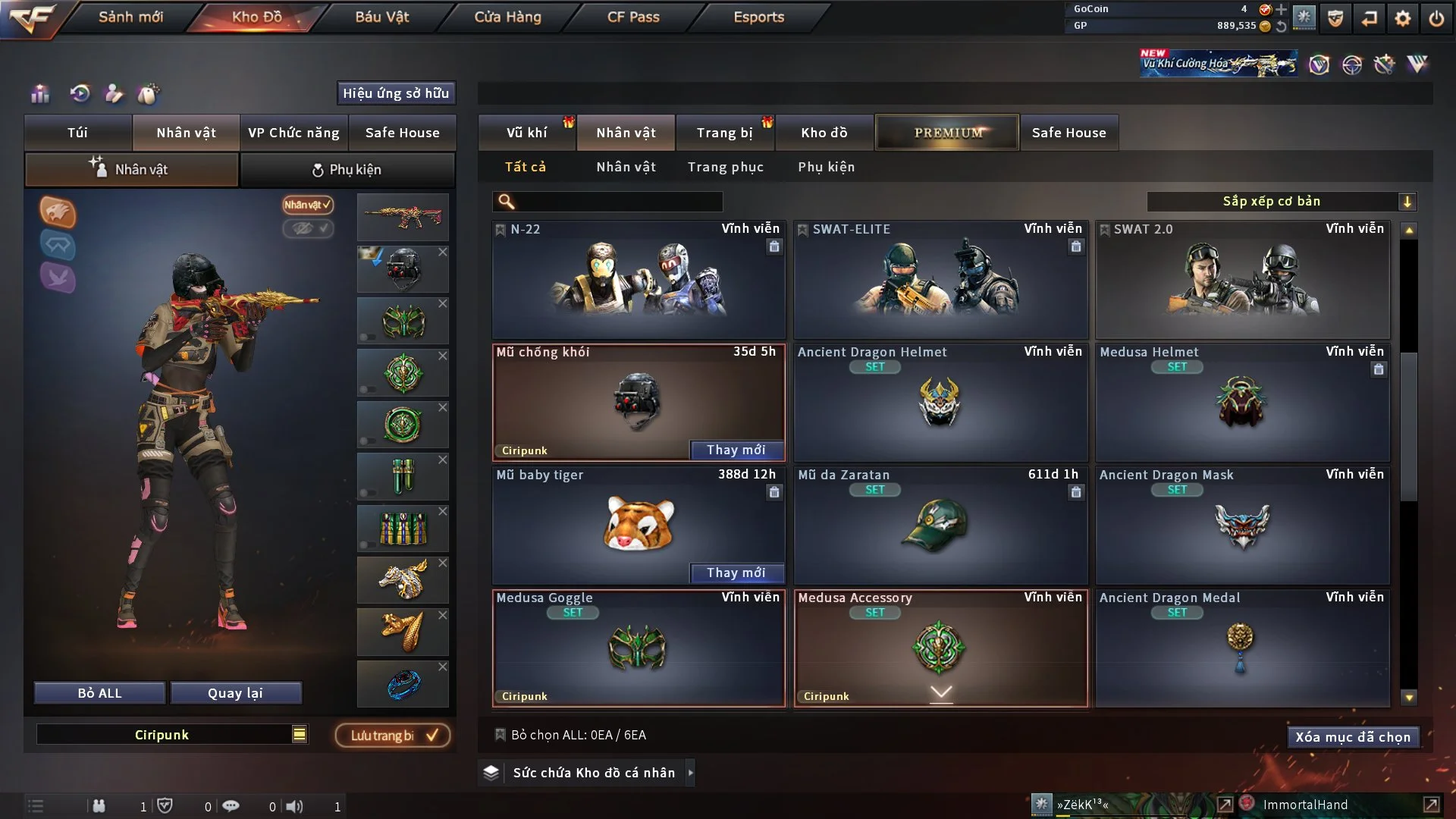Screen dimensions: 1456x819
Task: Switch to the left Phụ kiện tab
Action: point(347,170)
